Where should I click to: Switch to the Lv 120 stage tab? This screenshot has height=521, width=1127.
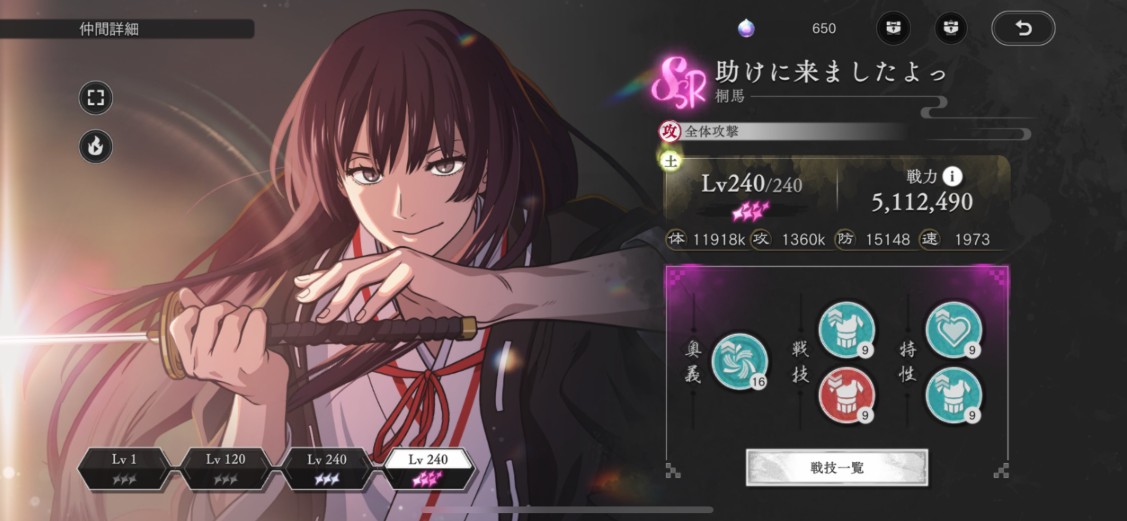click(224, 467)
